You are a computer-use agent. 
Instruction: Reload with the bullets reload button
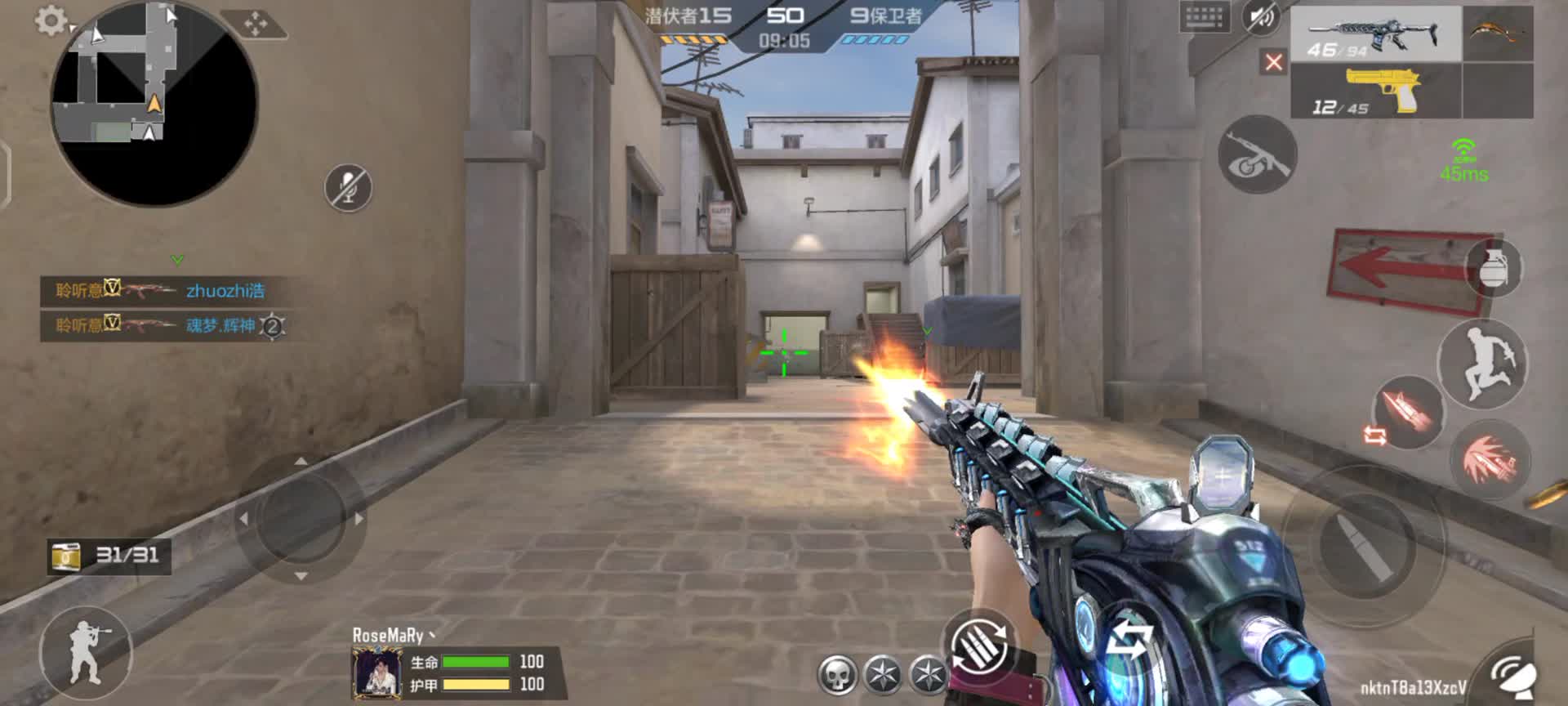[979, 647]
